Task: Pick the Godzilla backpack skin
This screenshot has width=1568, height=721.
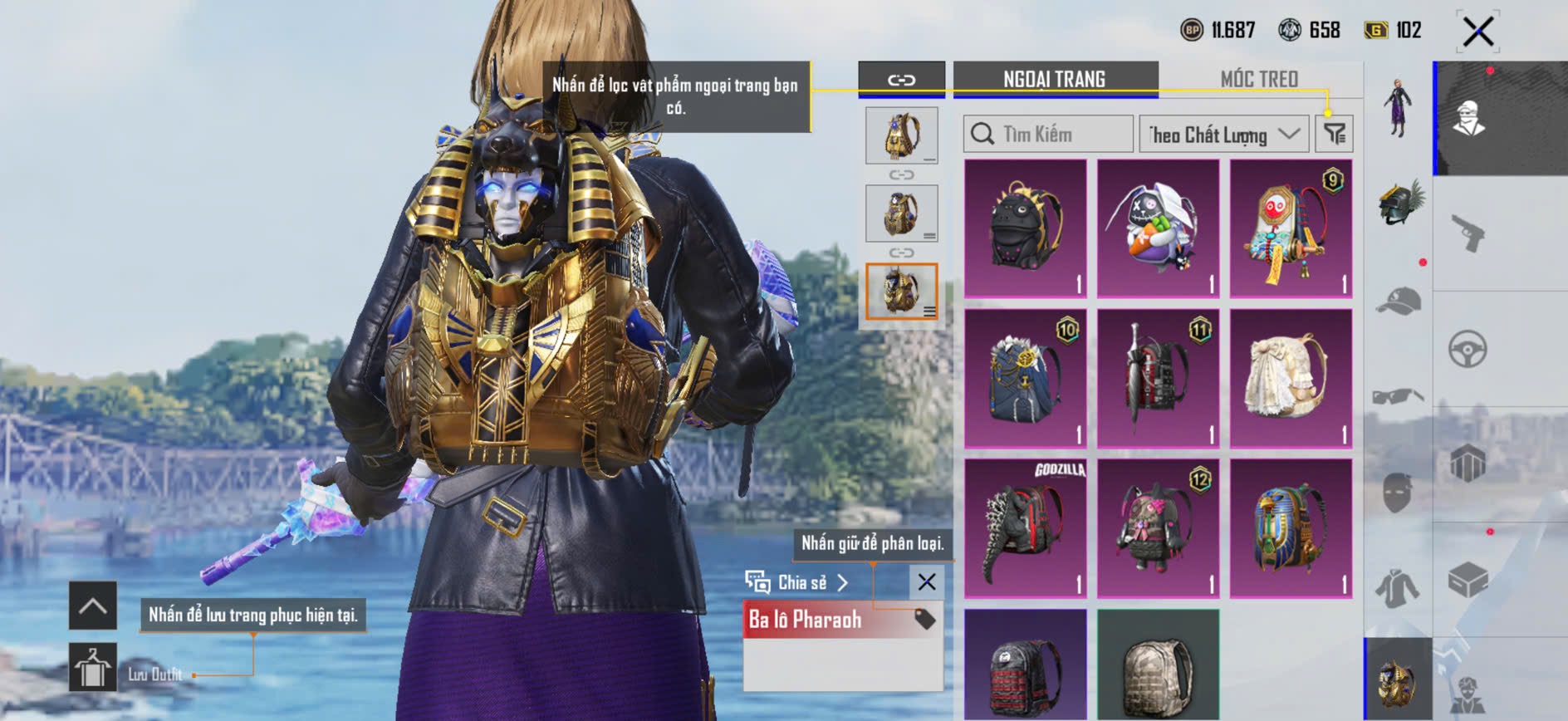Action: (1026, 528)
